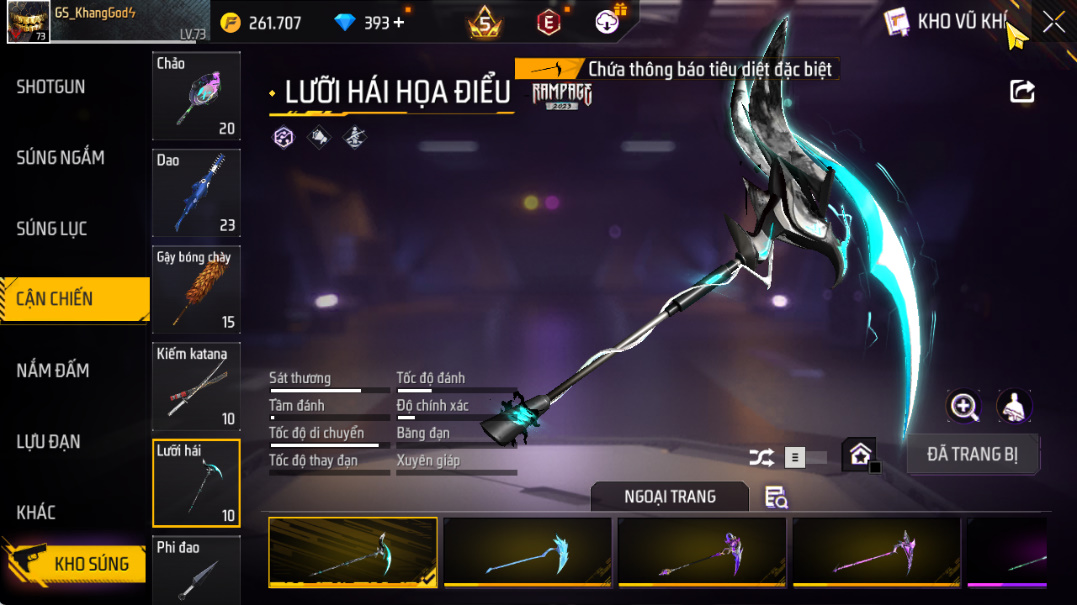
Task: Select the Kiếm katana tile
Action: point(196,387)
